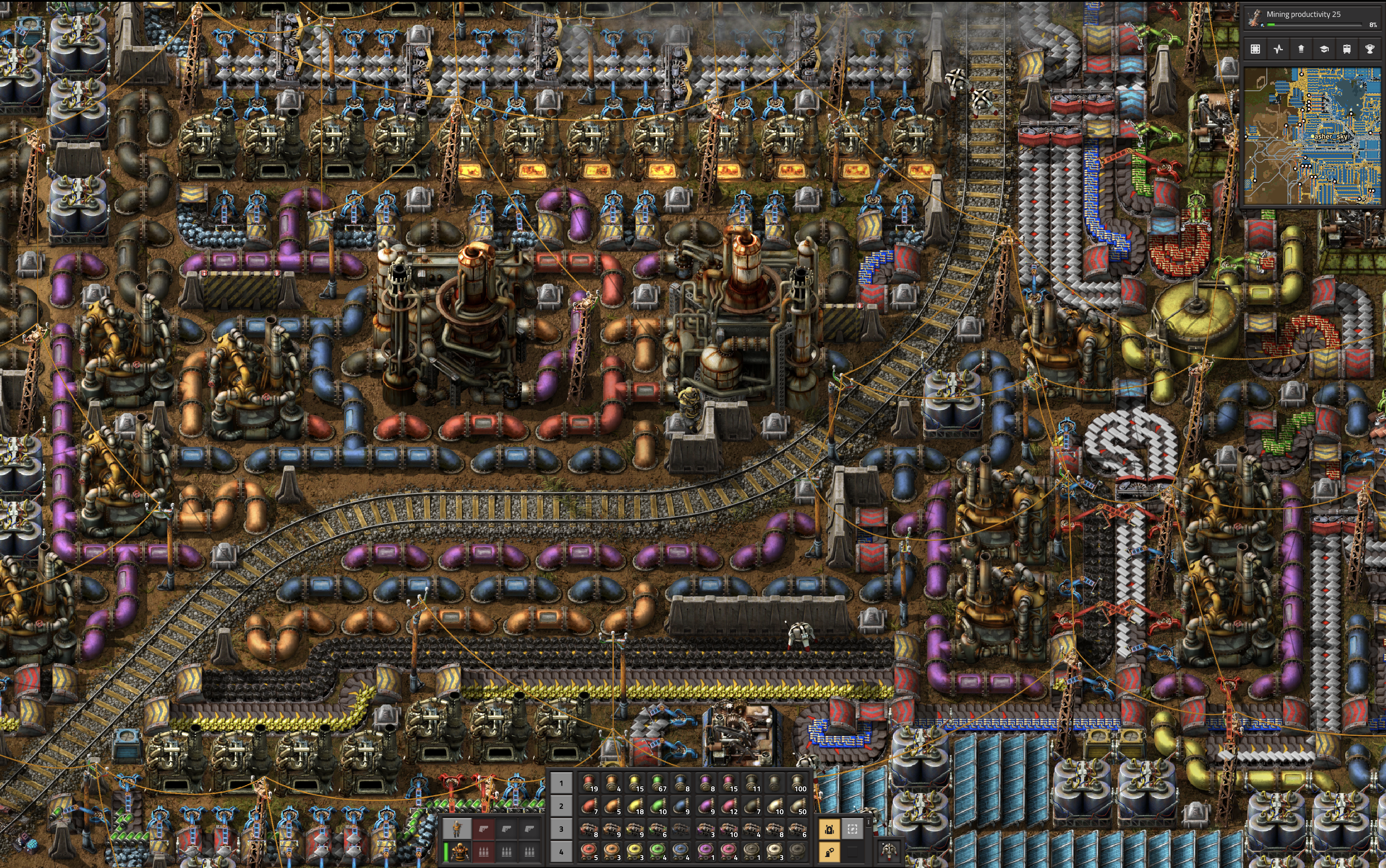Pick the green pipe with count 67
The image size is (1386, 868).
click(x=659, y=783)
